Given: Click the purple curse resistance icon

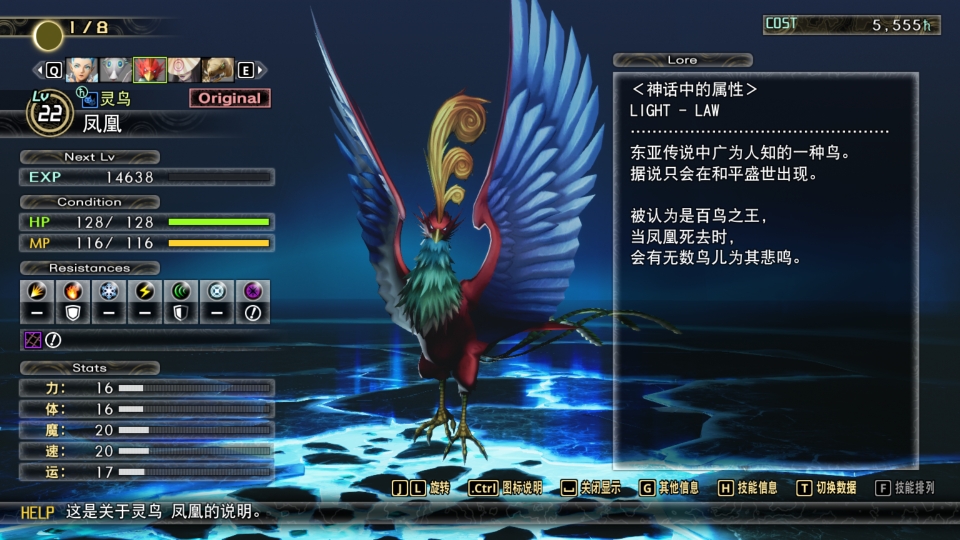Looking at the screenshot, I should (x=253, y=291).
